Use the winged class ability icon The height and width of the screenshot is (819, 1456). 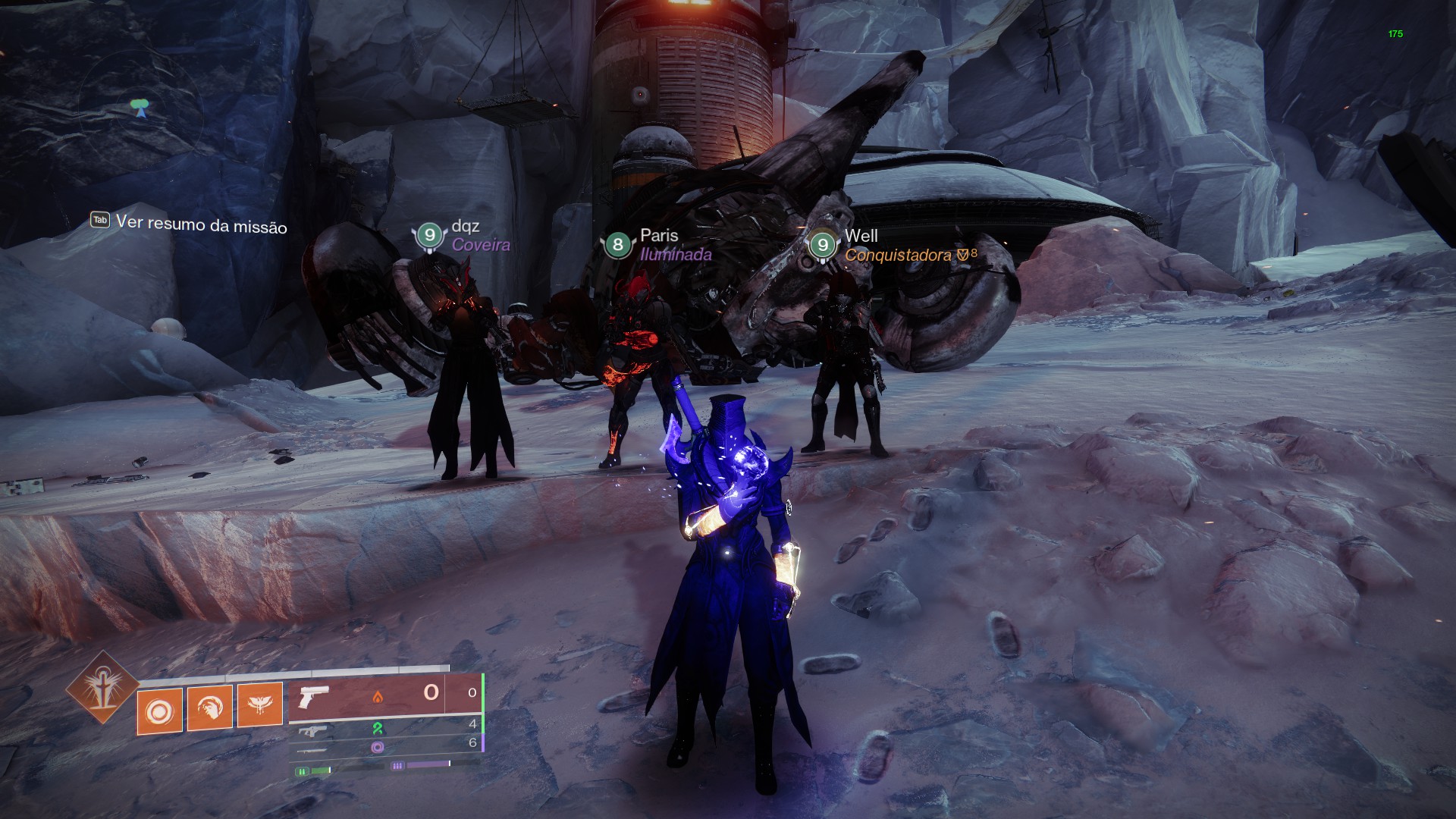[x=260, y=704]
